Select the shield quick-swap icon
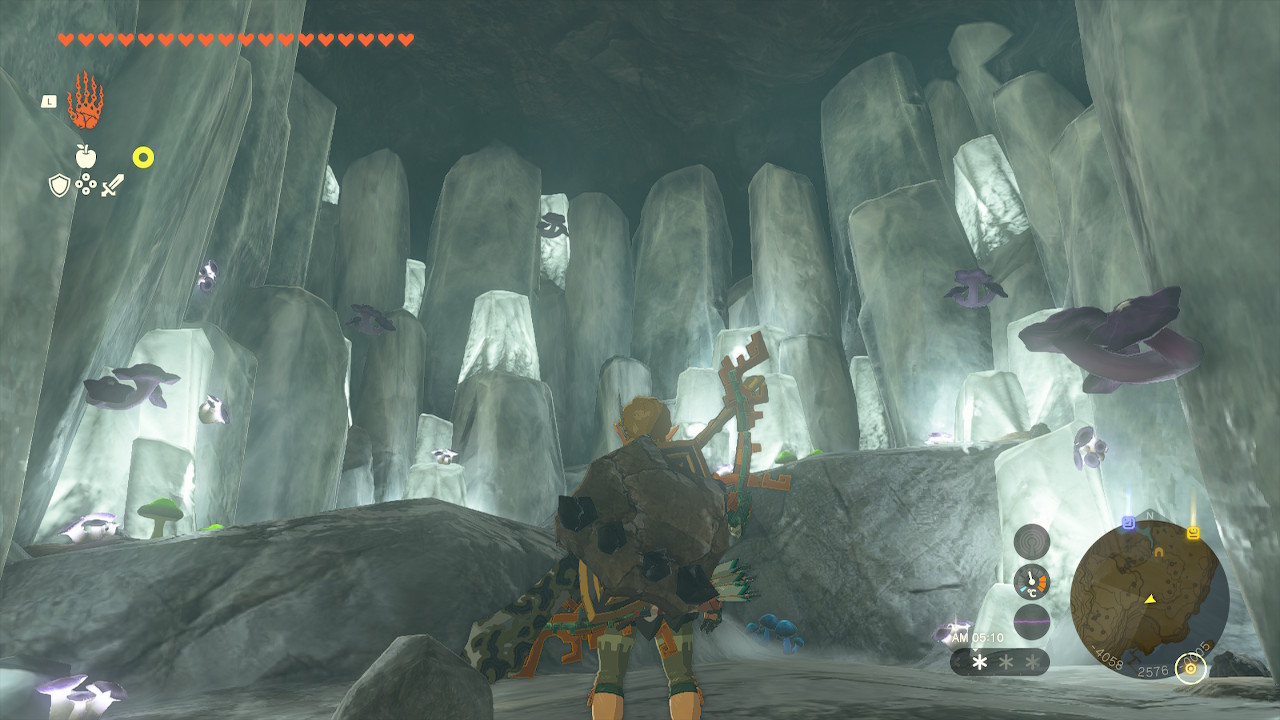The height and width of the screenshot is (720, 1280). [59, 185]
